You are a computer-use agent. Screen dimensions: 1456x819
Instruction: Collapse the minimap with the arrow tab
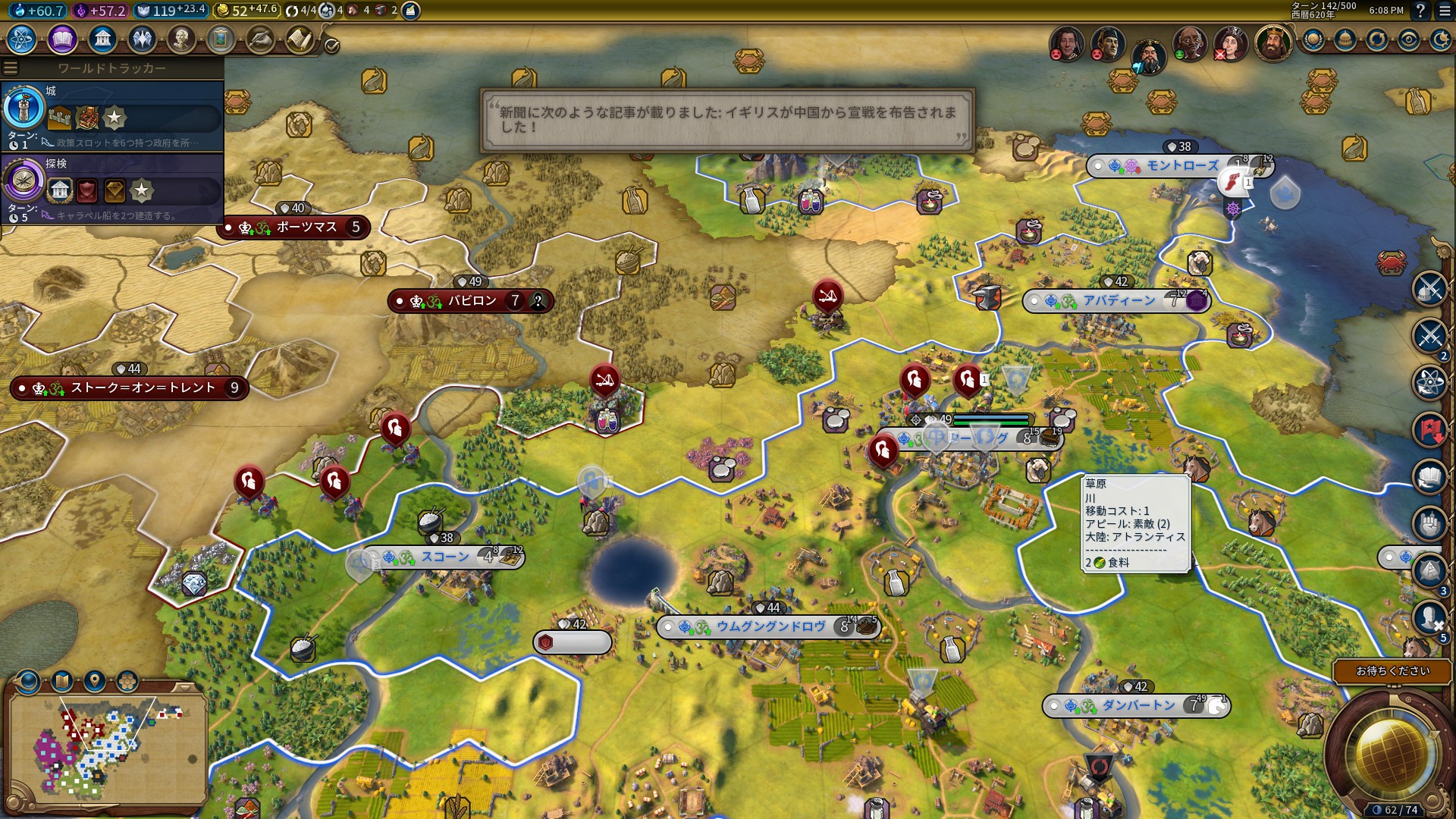point(184,687)
